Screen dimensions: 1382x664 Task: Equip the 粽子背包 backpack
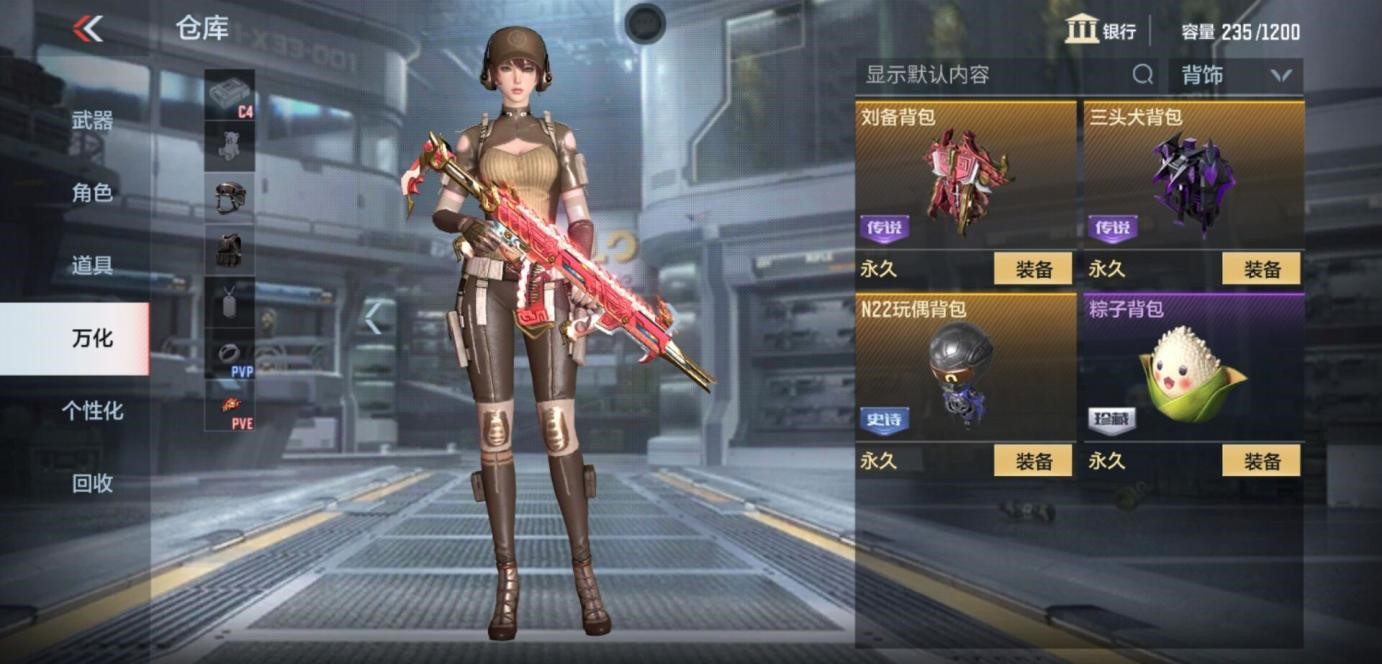click(1261, 461)
